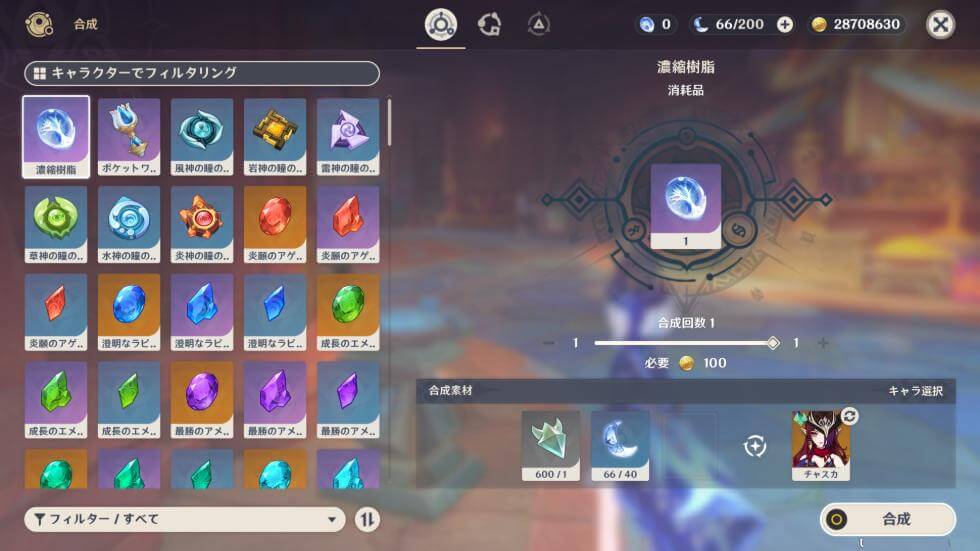Select the ポケットワープ gadget slot

pos(129,137)
